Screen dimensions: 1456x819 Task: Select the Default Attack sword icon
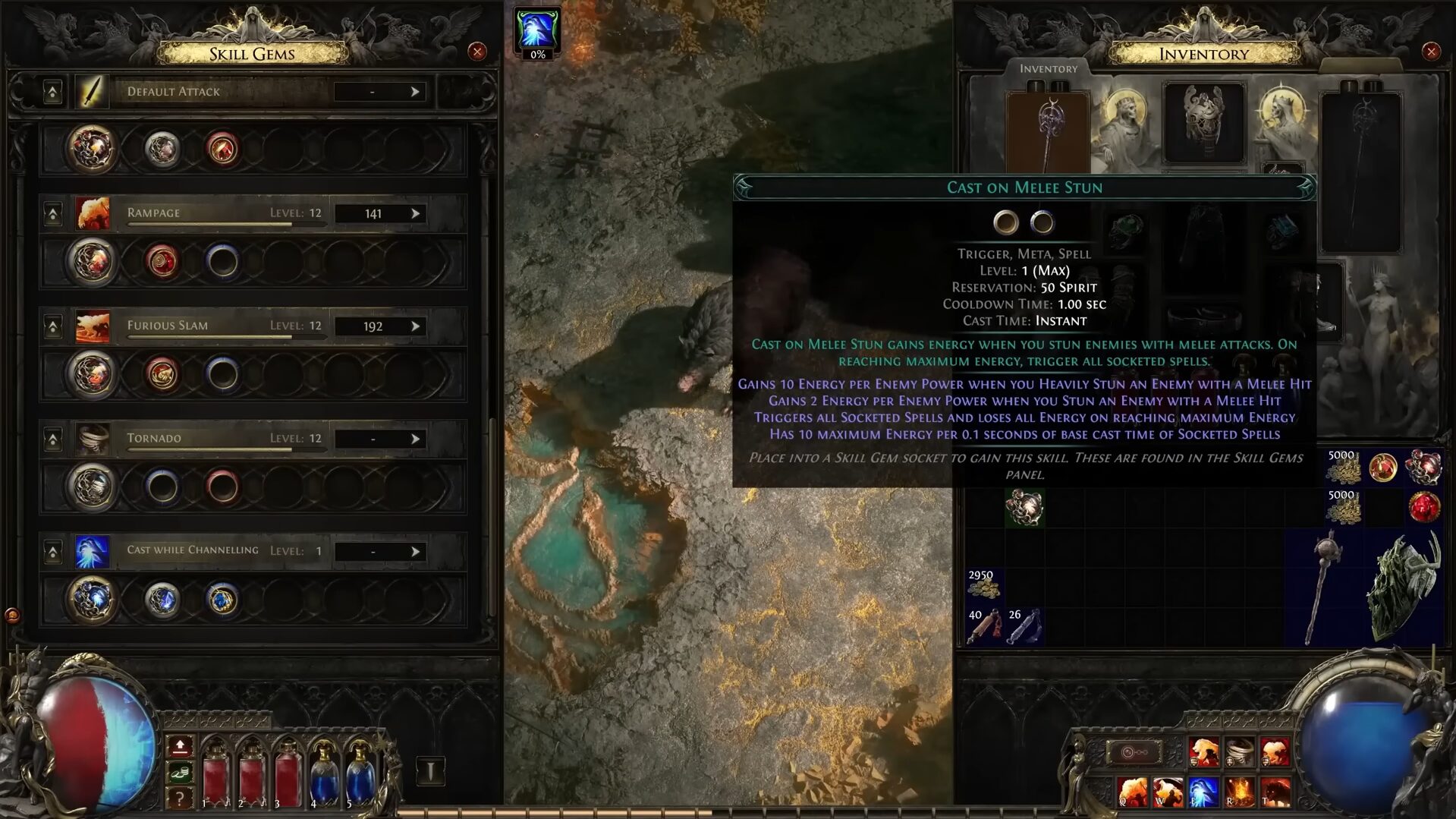(x=93, y=91)
